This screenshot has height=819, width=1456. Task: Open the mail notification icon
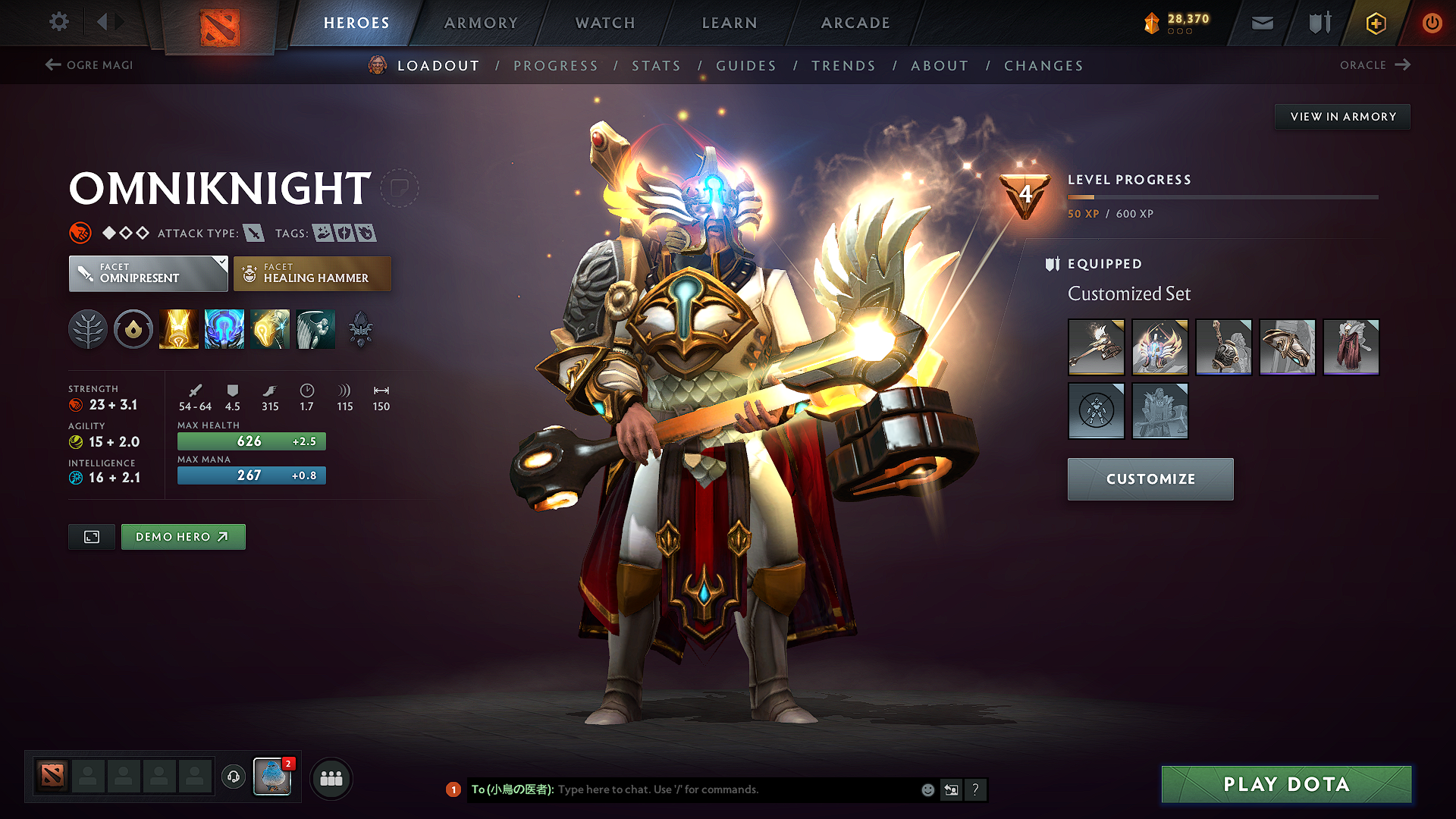[1261, 23]
